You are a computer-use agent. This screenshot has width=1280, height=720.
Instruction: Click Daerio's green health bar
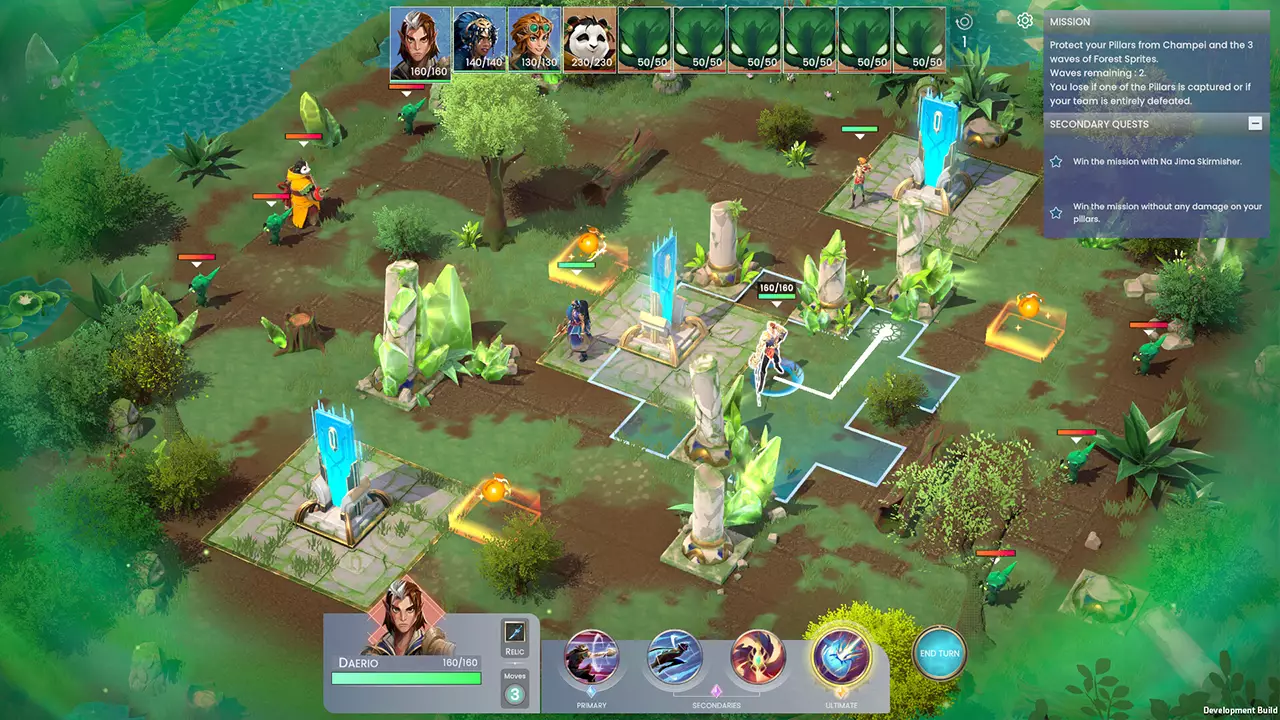(405, 679)
